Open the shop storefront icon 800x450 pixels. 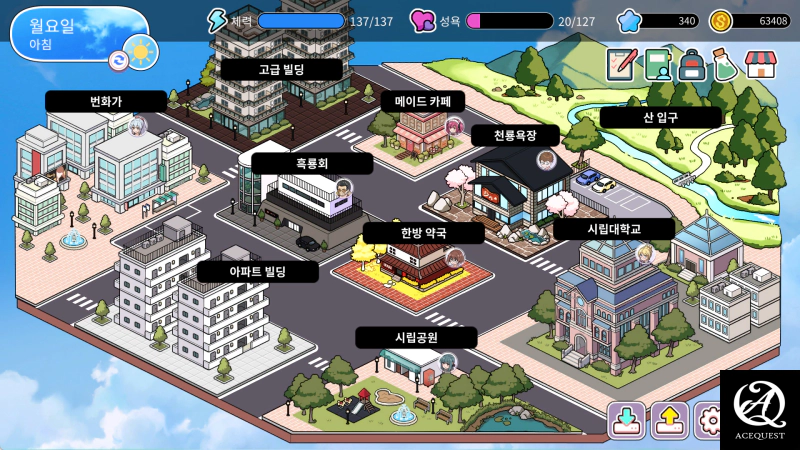click(x=761, y=64)
